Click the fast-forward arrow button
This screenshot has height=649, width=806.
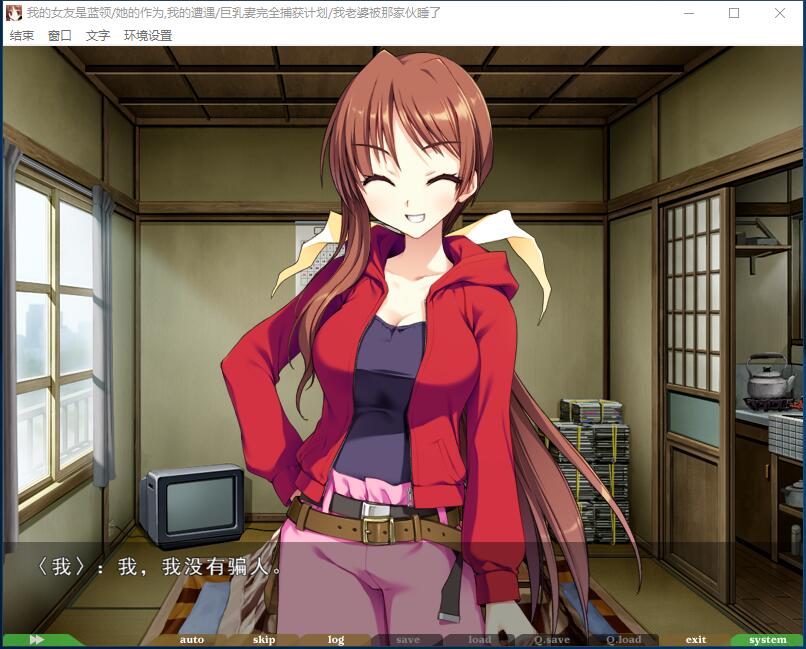coord(38,640)
